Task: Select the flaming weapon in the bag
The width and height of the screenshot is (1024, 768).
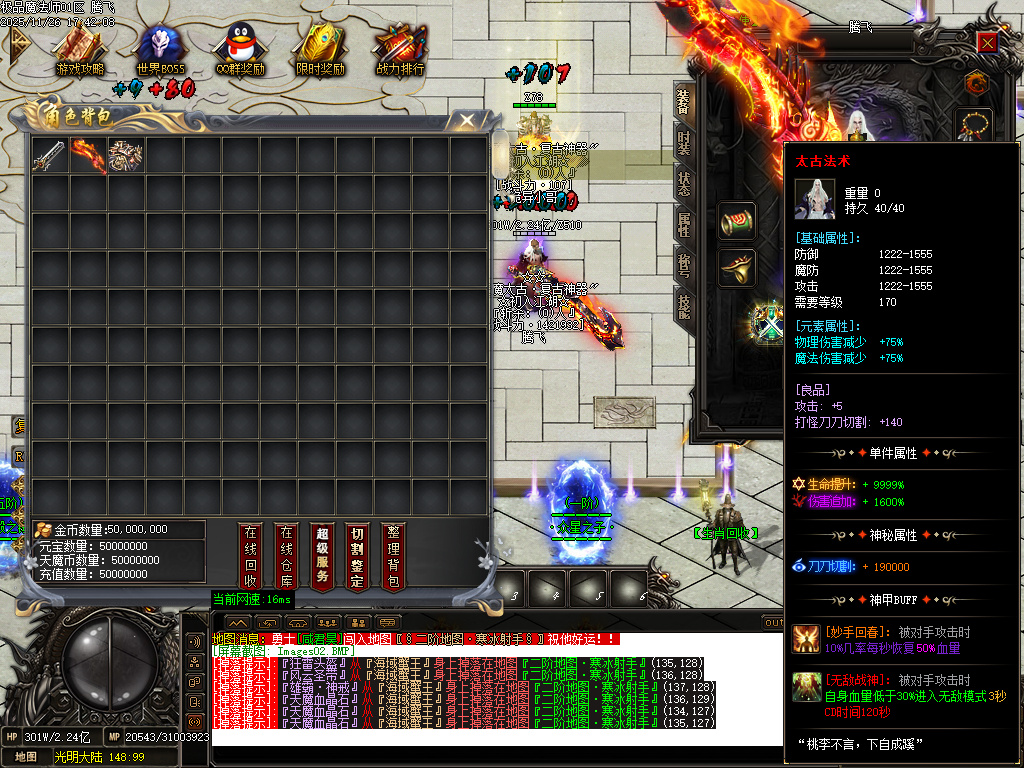Action: 88,155
